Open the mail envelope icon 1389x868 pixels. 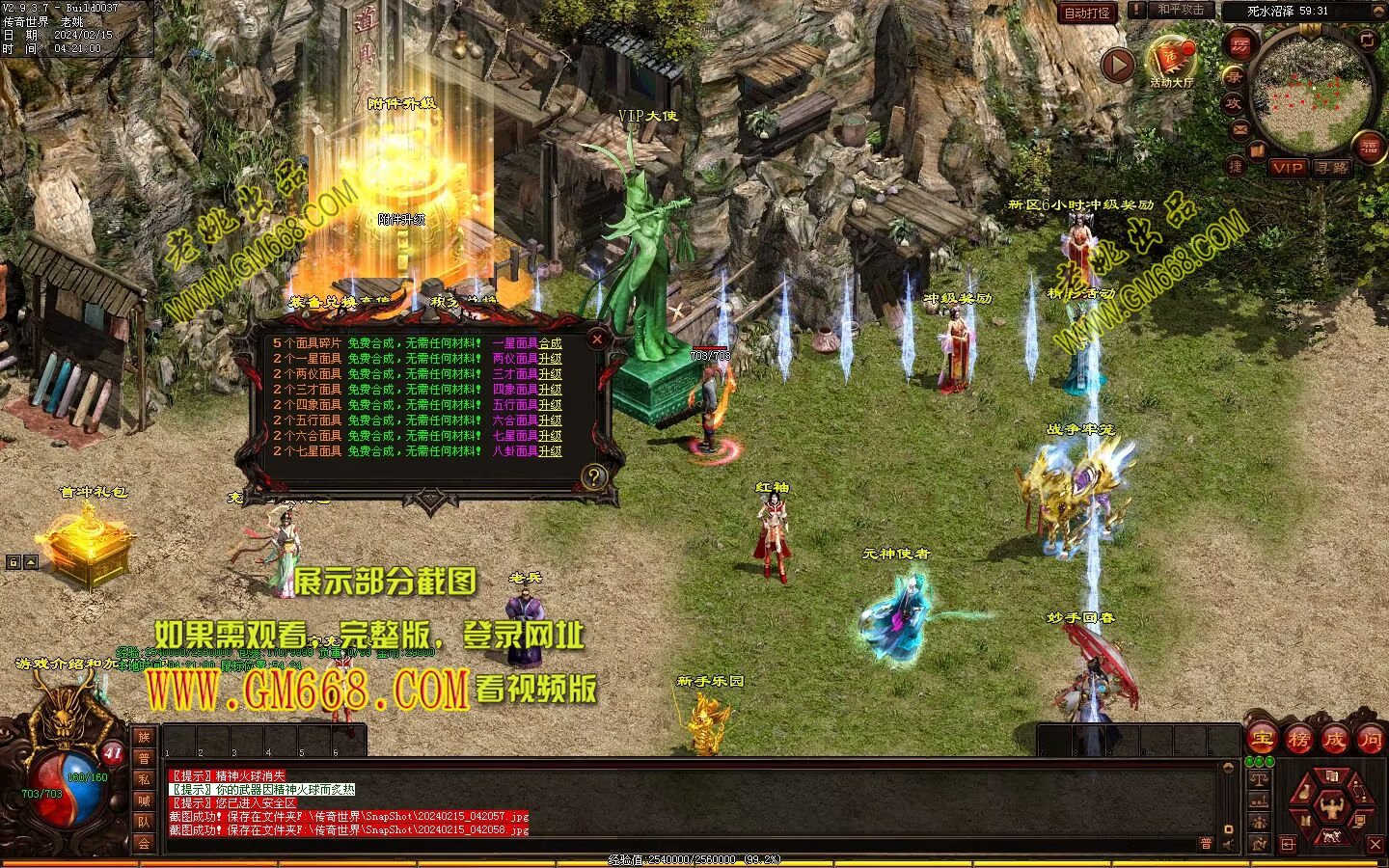click(x=1240, y=128)
